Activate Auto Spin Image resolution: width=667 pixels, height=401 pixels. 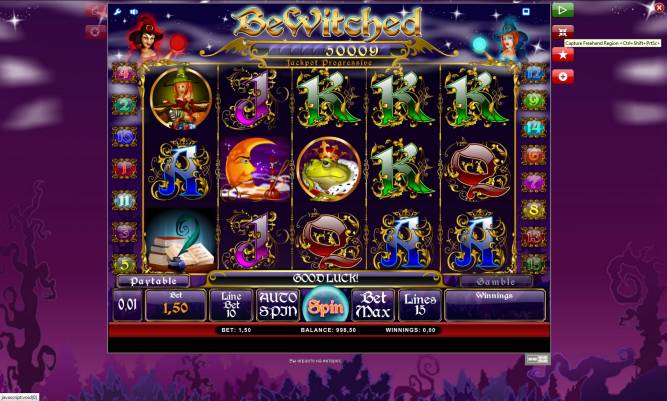click(x=277, y=305)
